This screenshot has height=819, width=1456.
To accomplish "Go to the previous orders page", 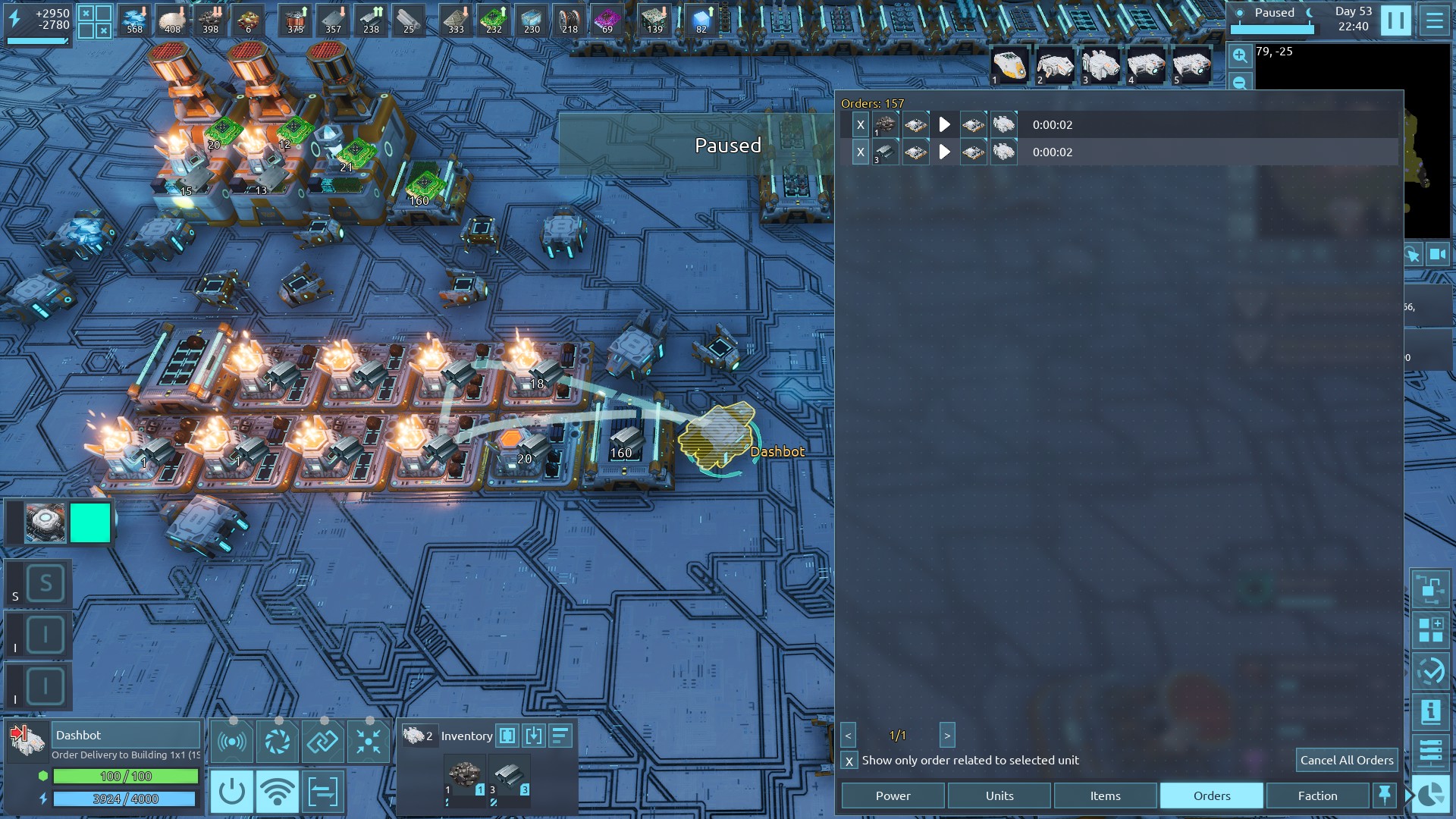I will click(849, 736).
